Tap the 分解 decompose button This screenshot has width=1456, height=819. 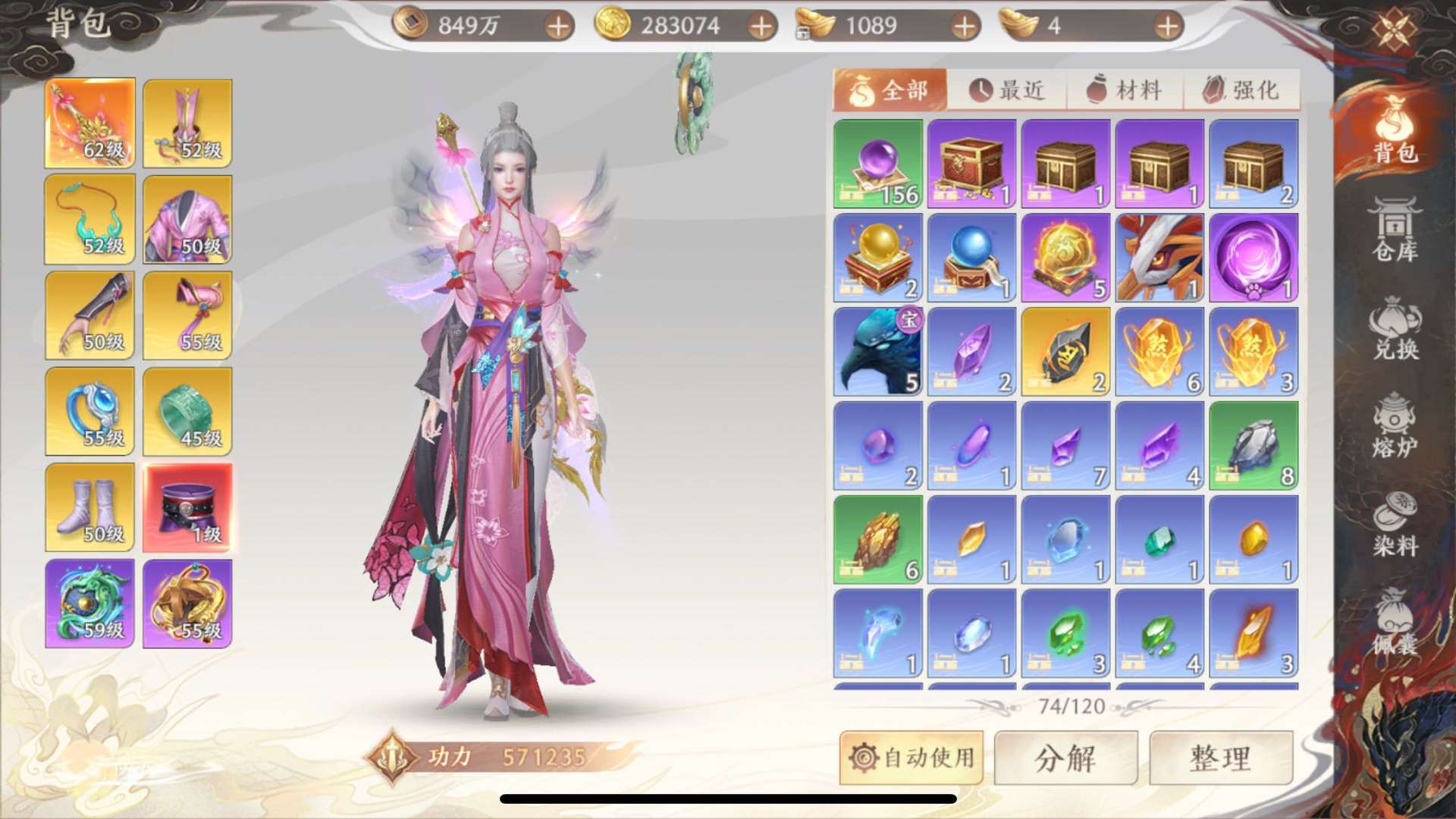point(1065,758)
